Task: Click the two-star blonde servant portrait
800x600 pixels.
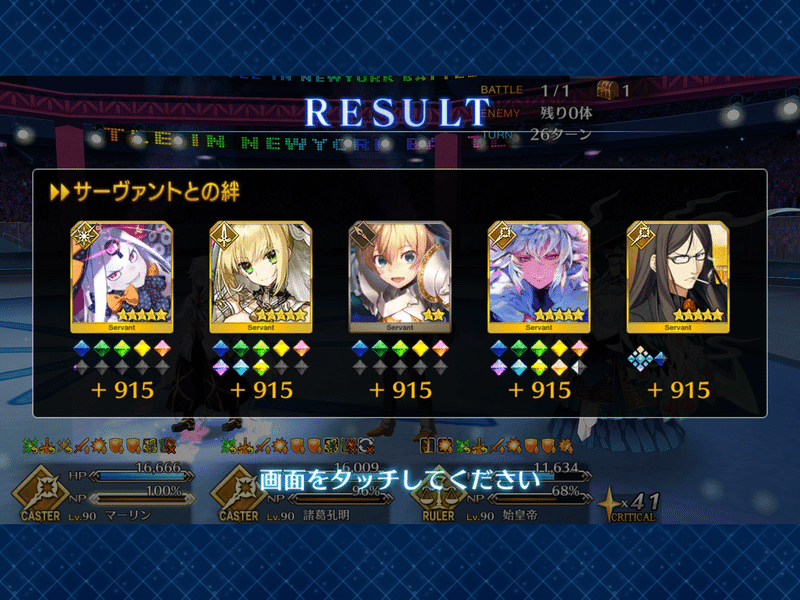Action: tap(399, 275)
